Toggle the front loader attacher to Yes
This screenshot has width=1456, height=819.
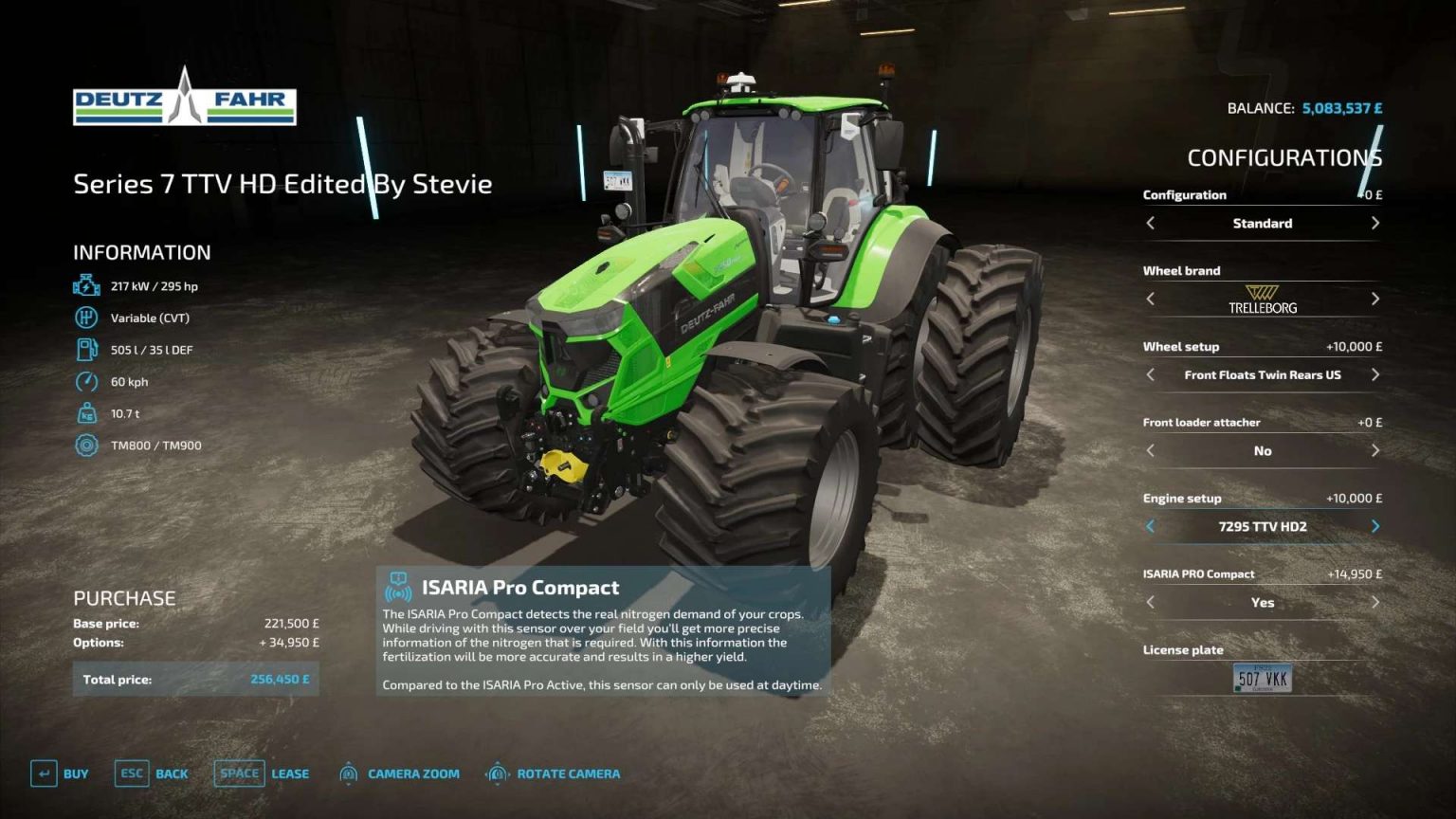[1375, 451]
